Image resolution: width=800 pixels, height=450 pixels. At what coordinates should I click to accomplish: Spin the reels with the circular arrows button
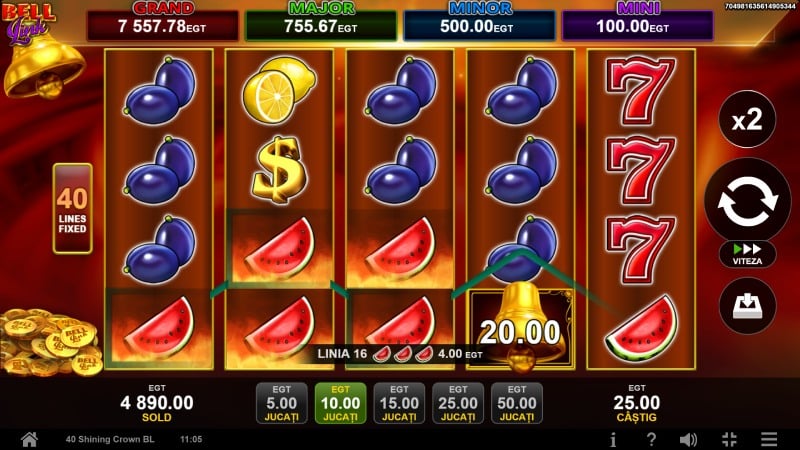pyautogui.click(x=747, y=200)
